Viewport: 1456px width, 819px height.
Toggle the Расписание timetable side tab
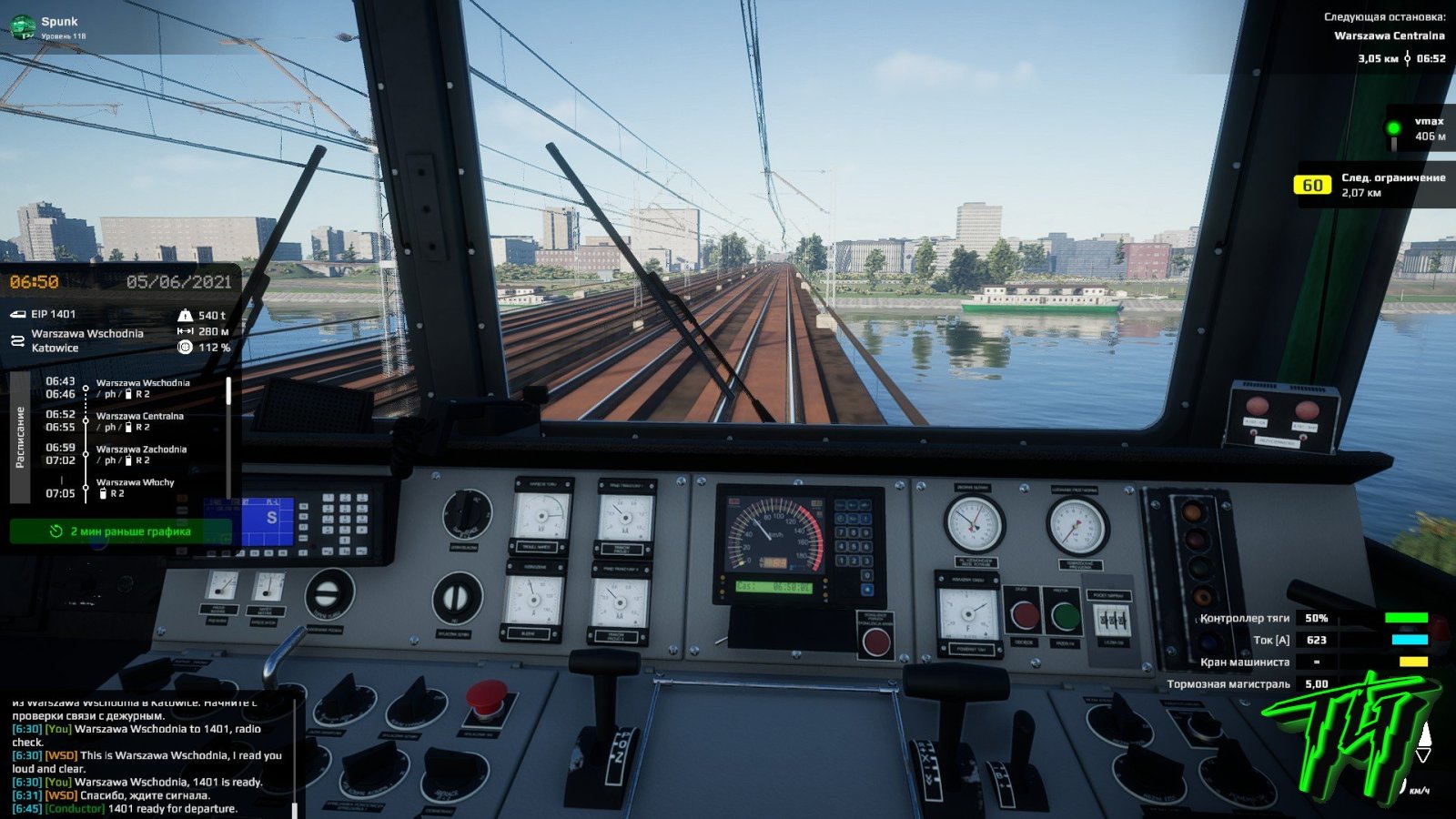(20, 437)
